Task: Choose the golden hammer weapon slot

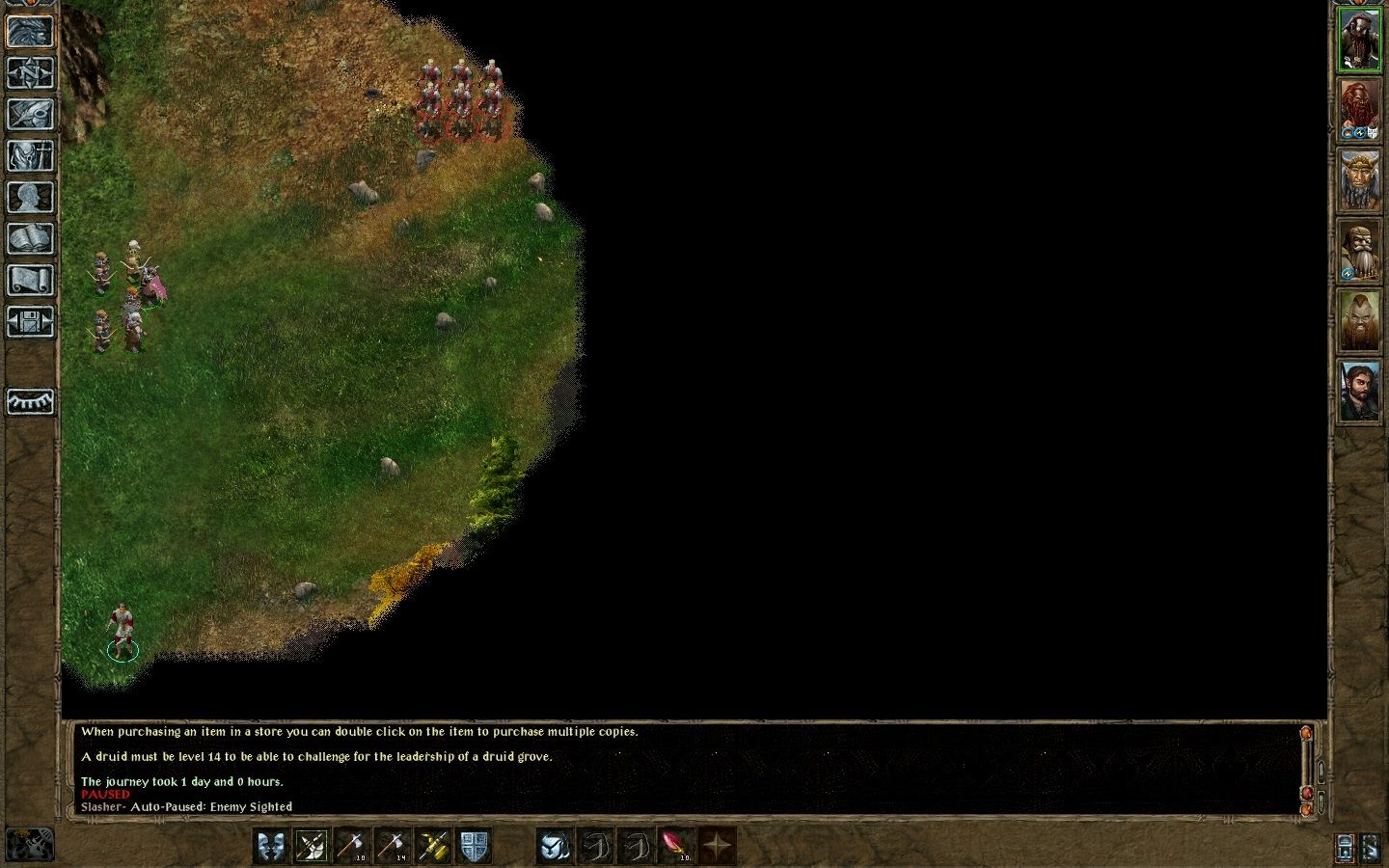Action: tap(433, 846)
